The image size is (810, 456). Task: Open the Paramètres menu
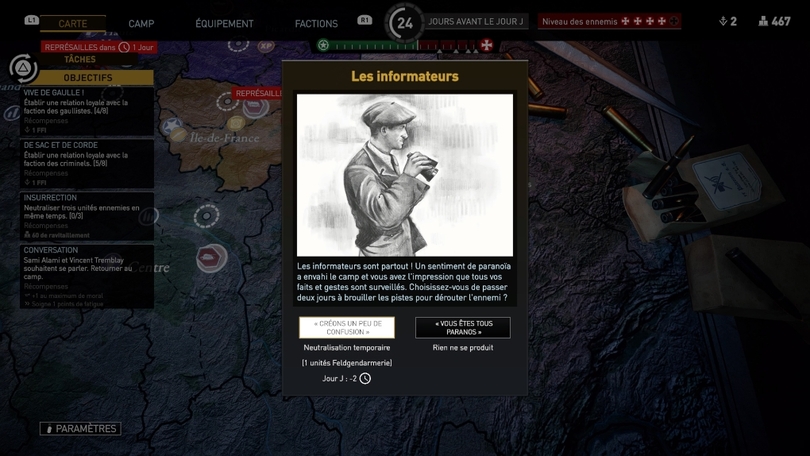80,429
